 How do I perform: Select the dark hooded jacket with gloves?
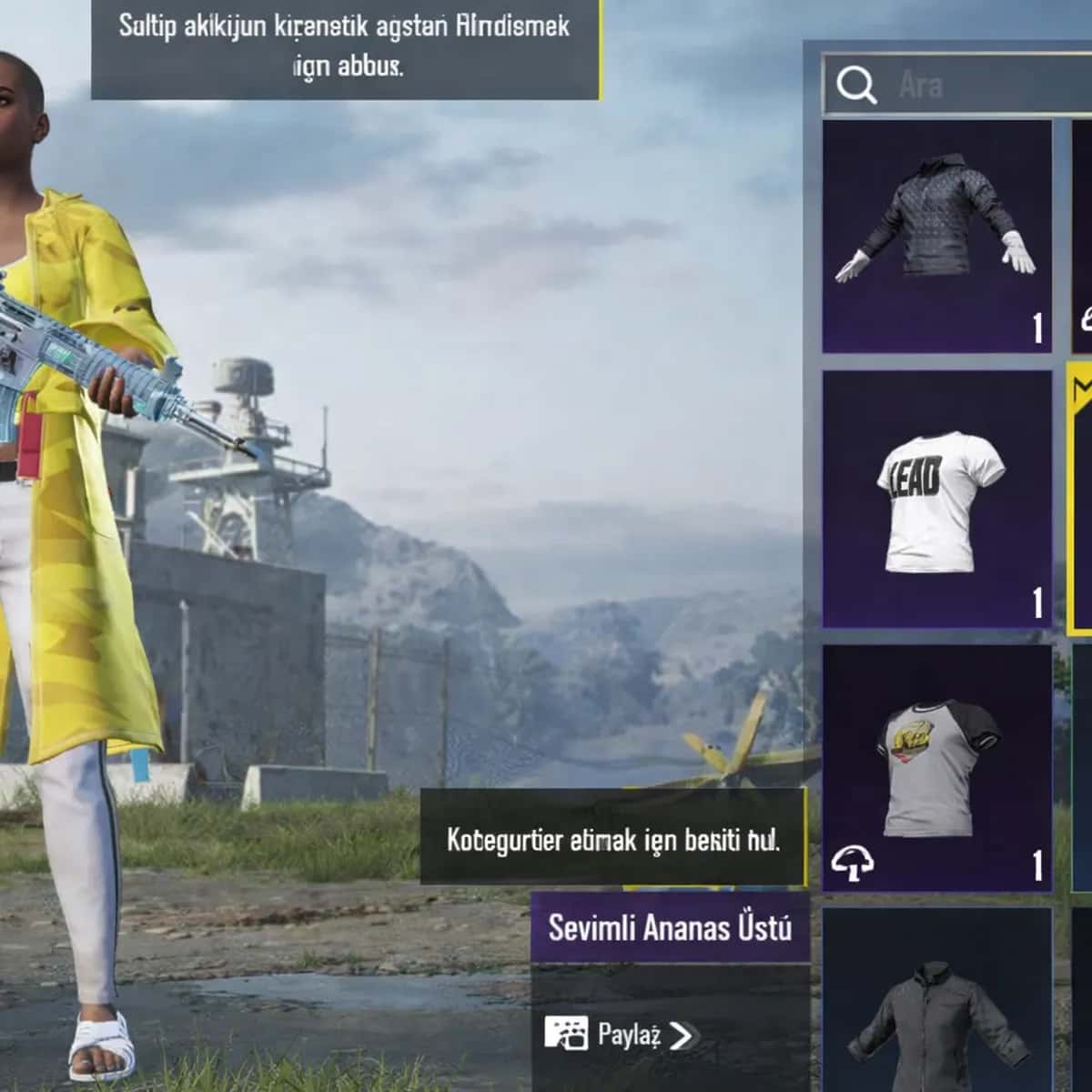[x=936, y=237]
